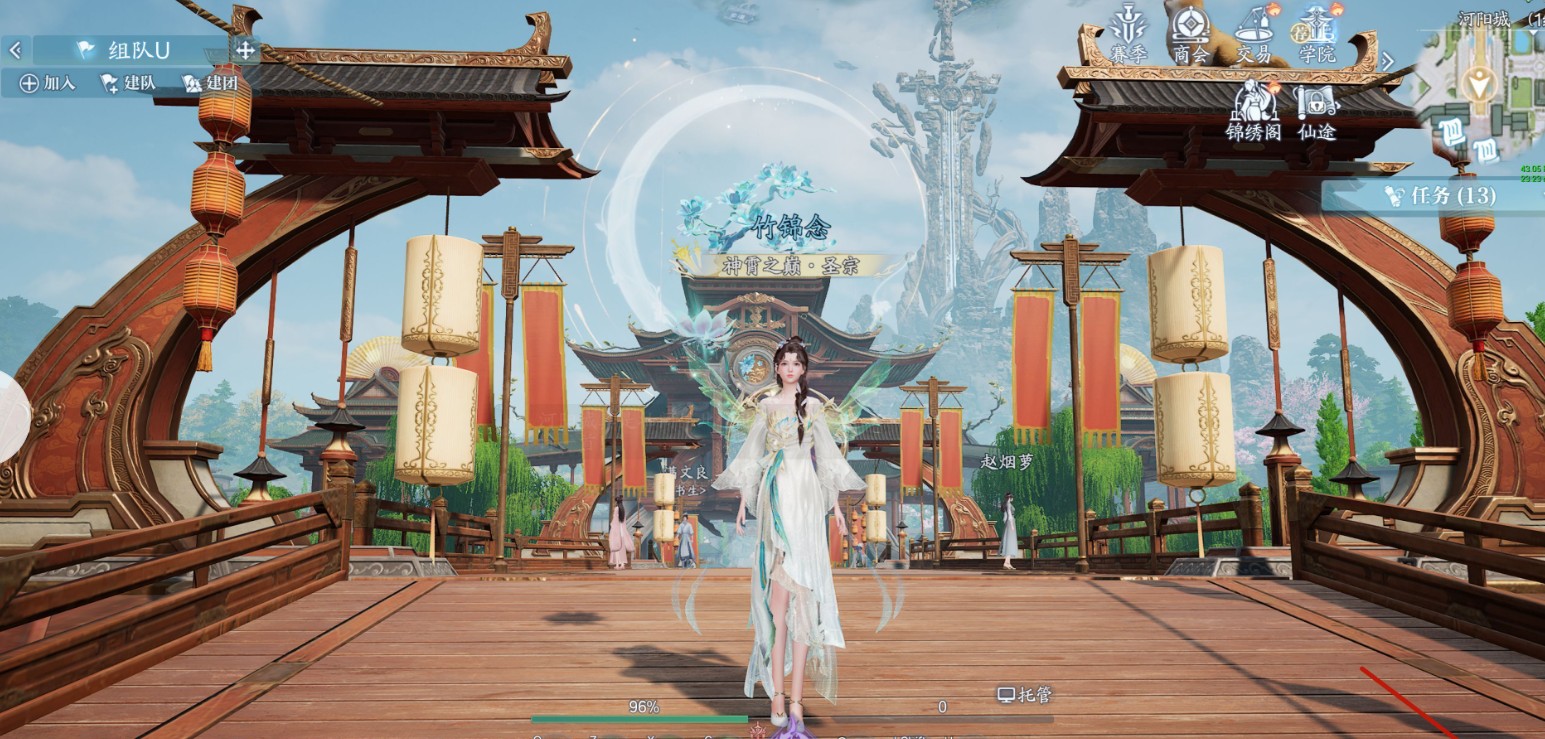Join a team with 加入
Screen dimensions: 1545x739
tap(47, 83)
